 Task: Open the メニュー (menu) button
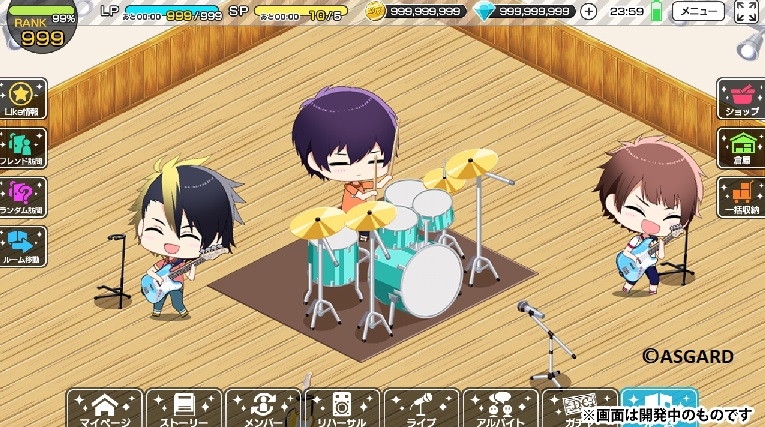698,12
